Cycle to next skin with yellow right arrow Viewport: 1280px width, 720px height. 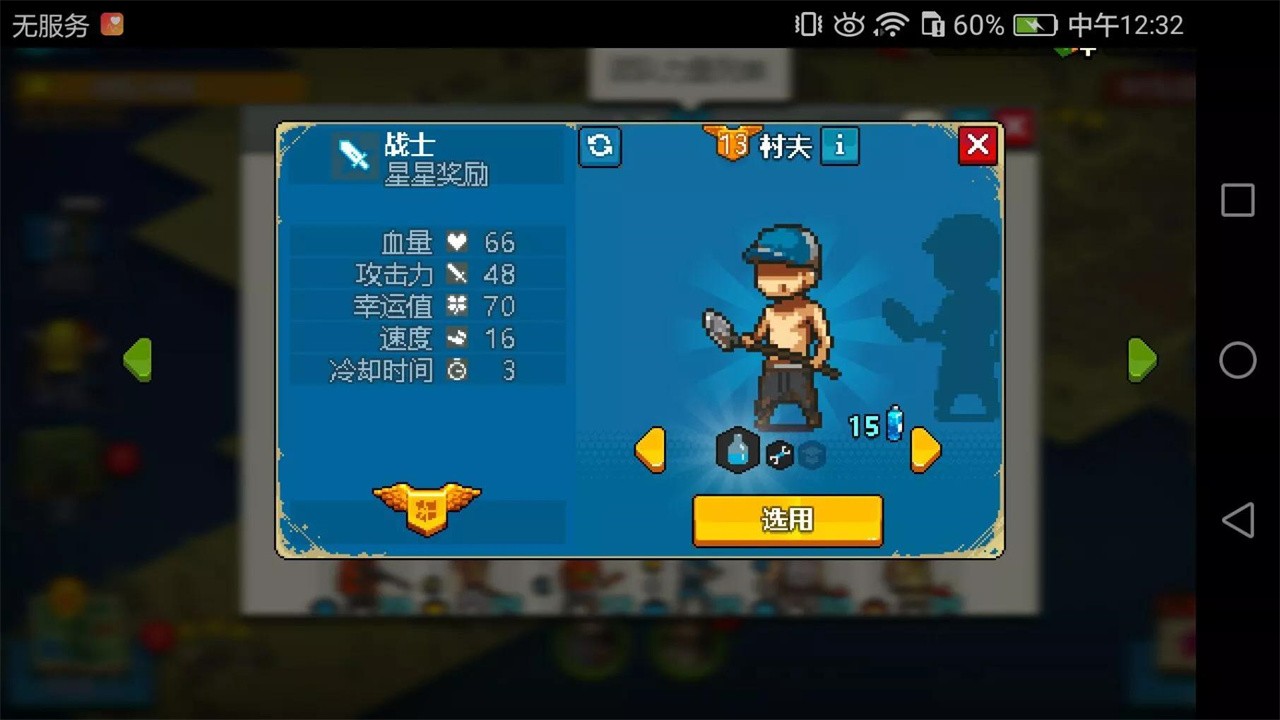pos(925,450)
